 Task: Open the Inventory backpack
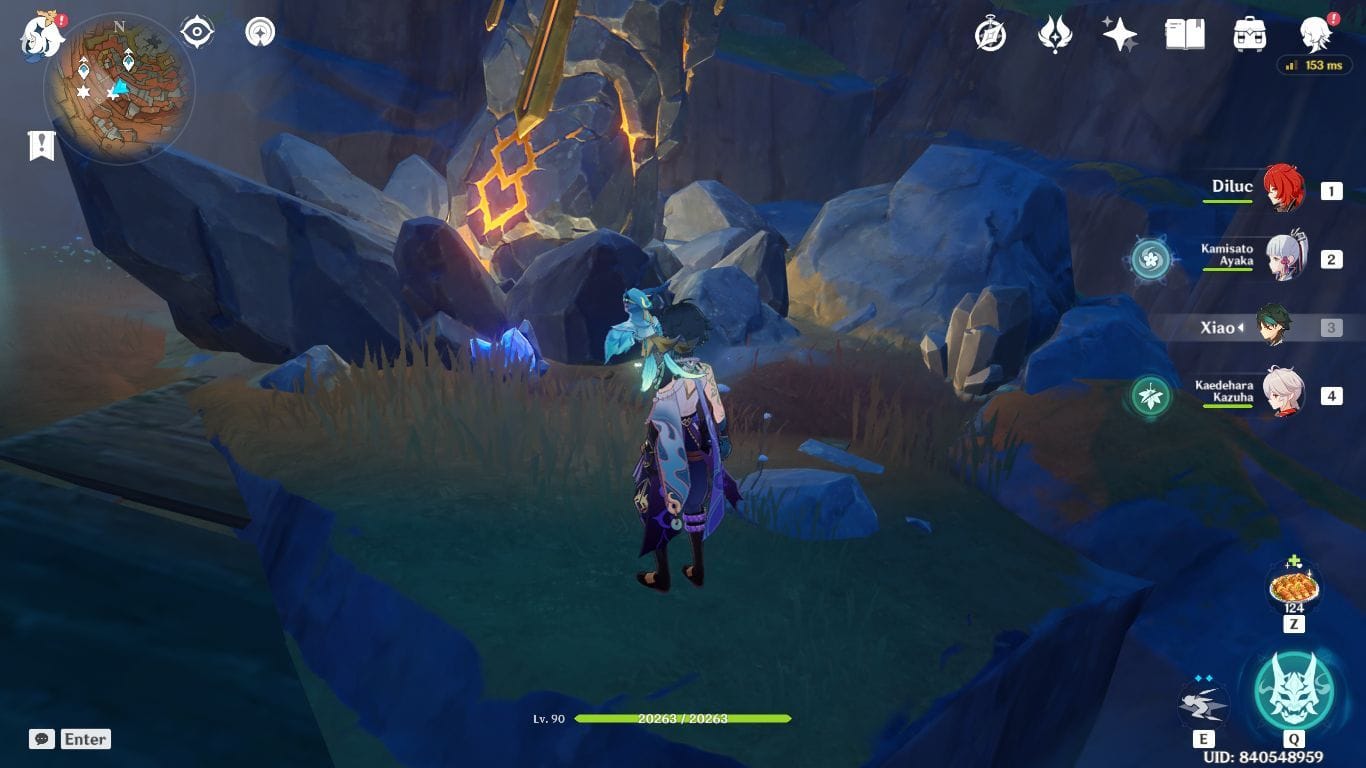tap(1250, 33)
